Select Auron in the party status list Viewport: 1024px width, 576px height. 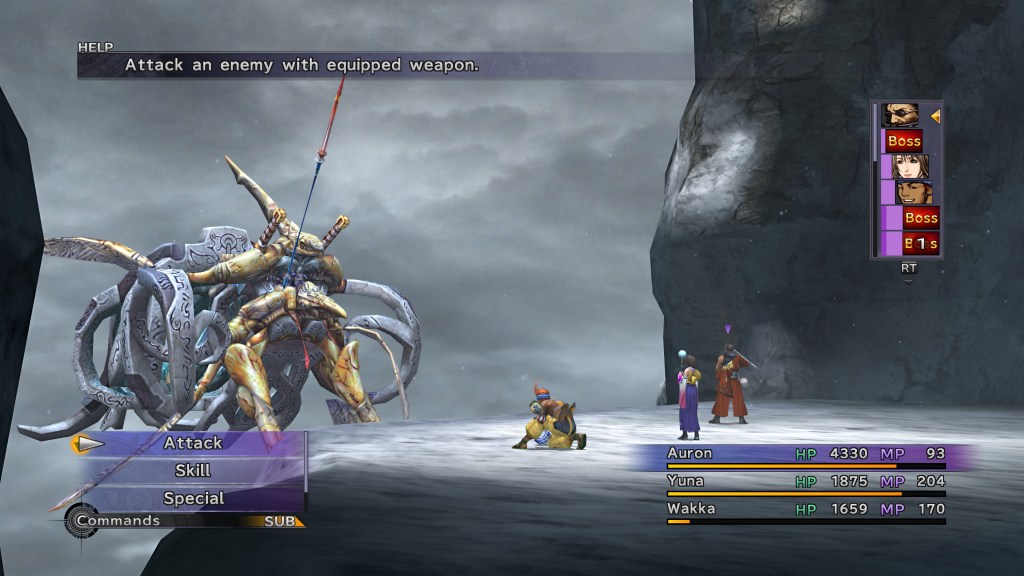[805, 454]
